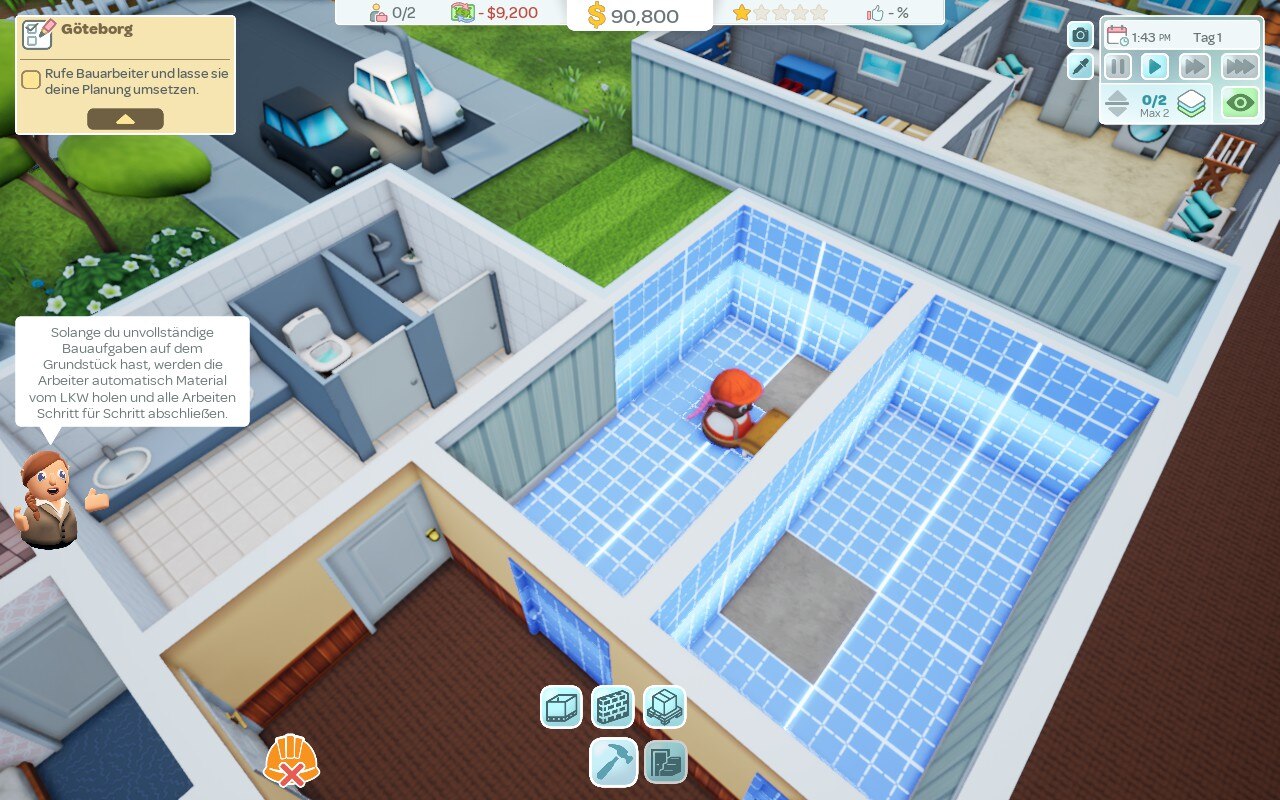Image resolution: width=1280 pixels, height=800 pixels.
Task: Switch to triple fast-forward speed
Action: (1239, 67)
